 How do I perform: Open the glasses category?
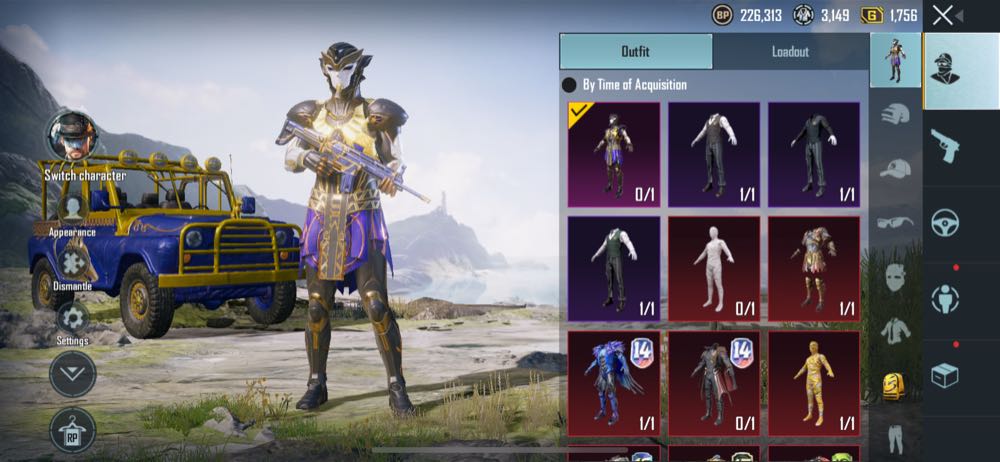tap(895, 222)
